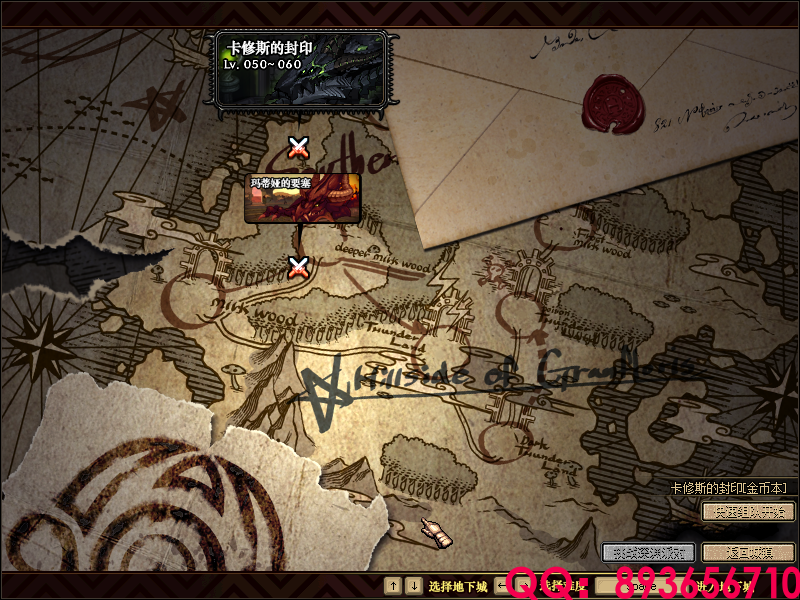
Task: Click the crossed swords marker above 玛蒂娅的要塞
Action: point(297,148)
